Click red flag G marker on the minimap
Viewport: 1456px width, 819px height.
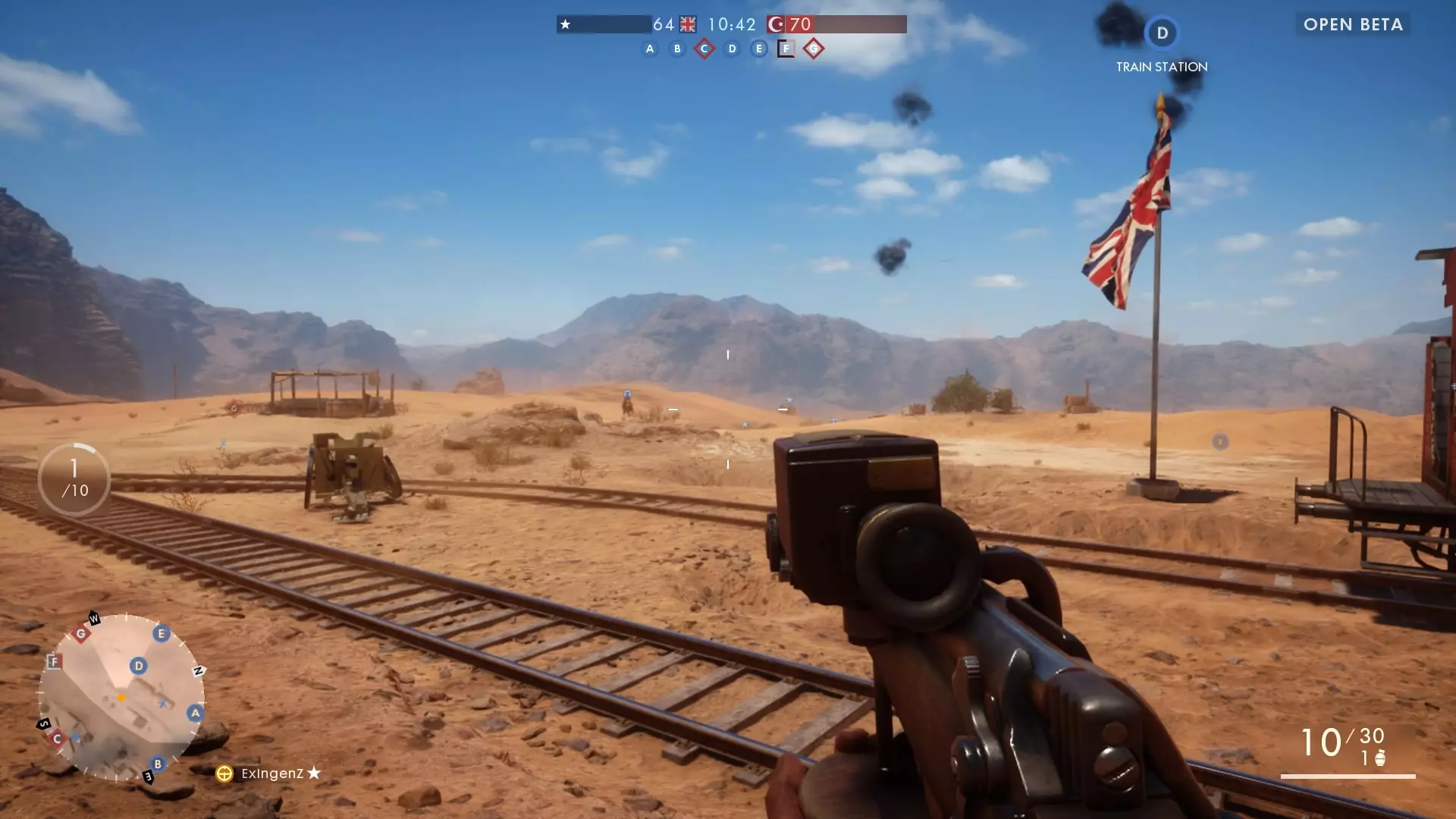click(x=81, y=634)
